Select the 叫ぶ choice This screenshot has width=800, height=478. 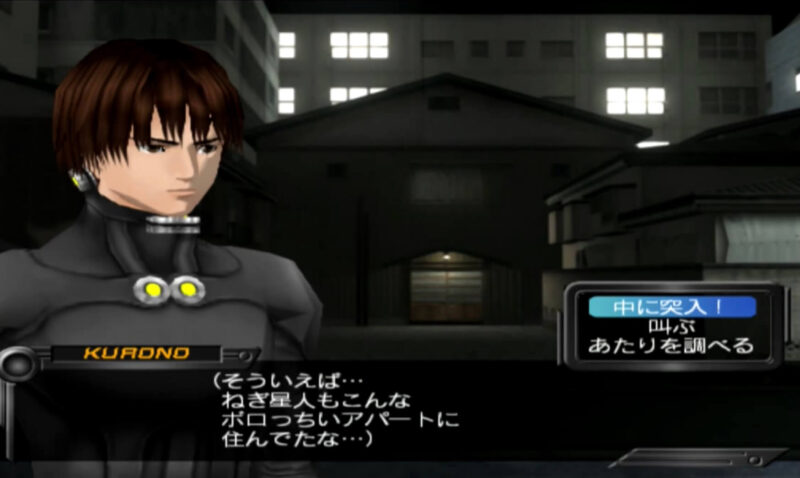[x=671, y=326]
